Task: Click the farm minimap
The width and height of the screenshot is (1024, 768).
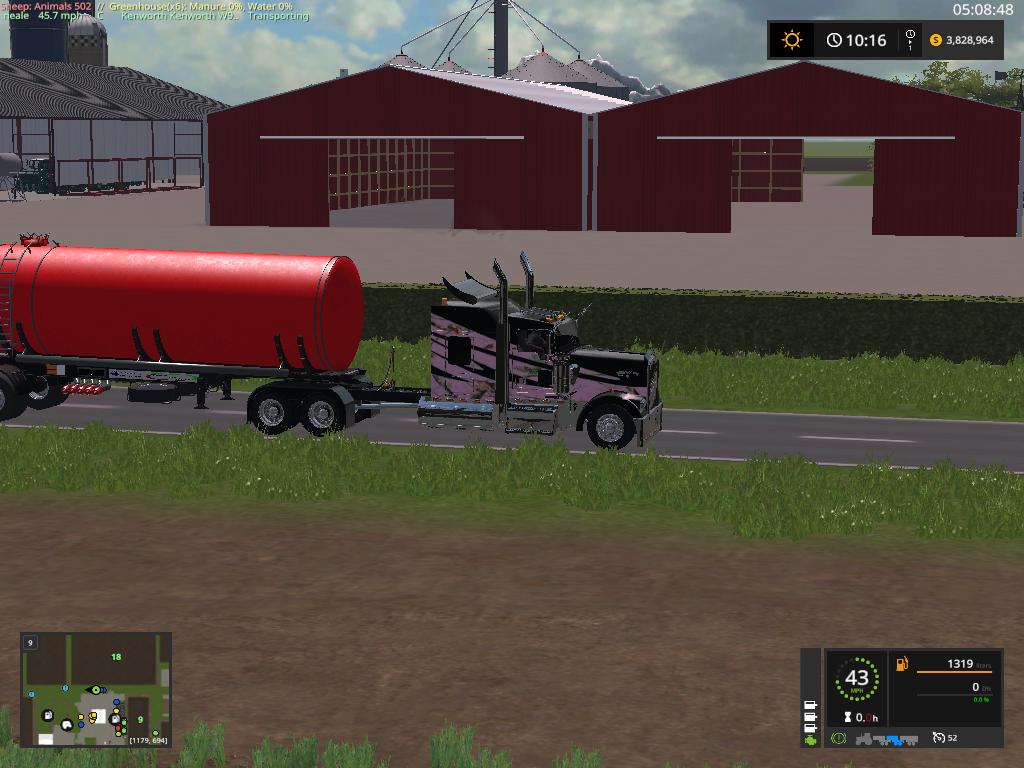Action: click(x=96, y=689)
